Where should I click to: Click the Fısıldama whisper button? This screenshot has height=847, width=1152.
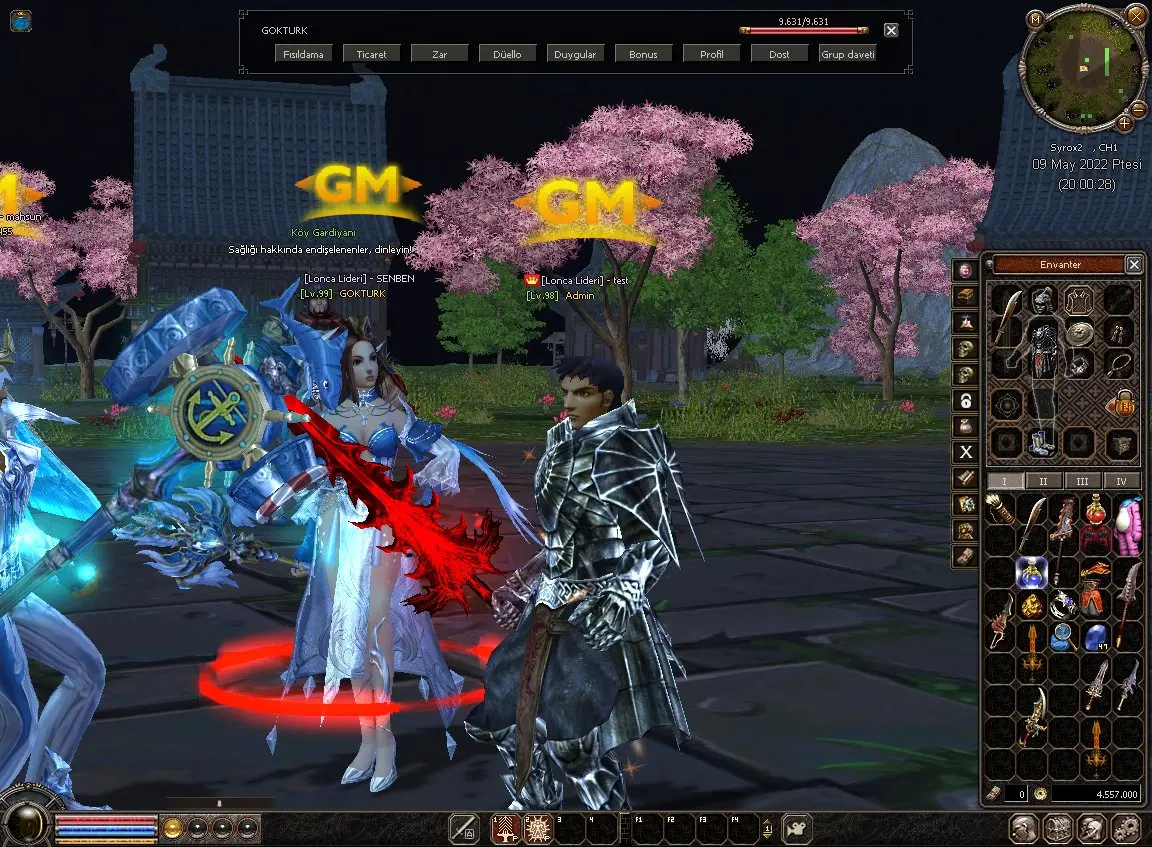point(304,54)
